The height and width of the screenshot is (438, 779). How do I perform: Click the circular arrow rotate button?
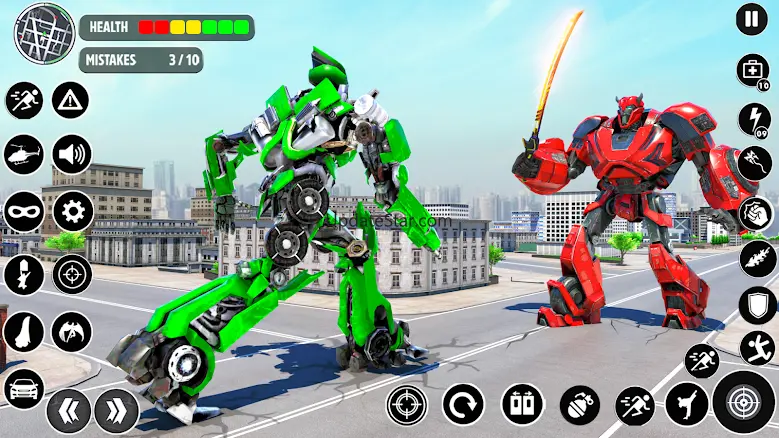463,405
